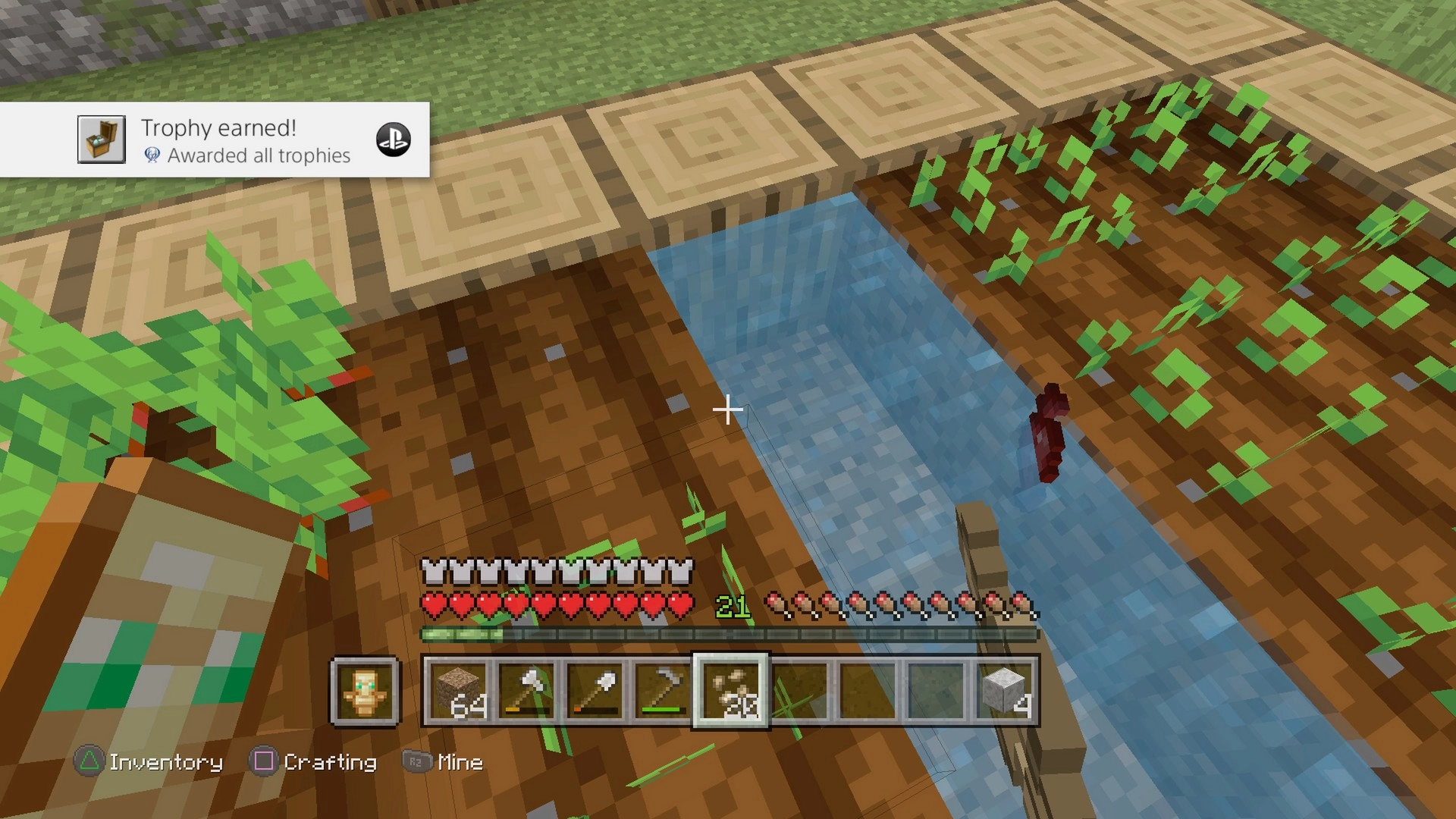1456x819 pixels.
Task: Click the Totem of Undying off-hand slot
Action: 365,691
